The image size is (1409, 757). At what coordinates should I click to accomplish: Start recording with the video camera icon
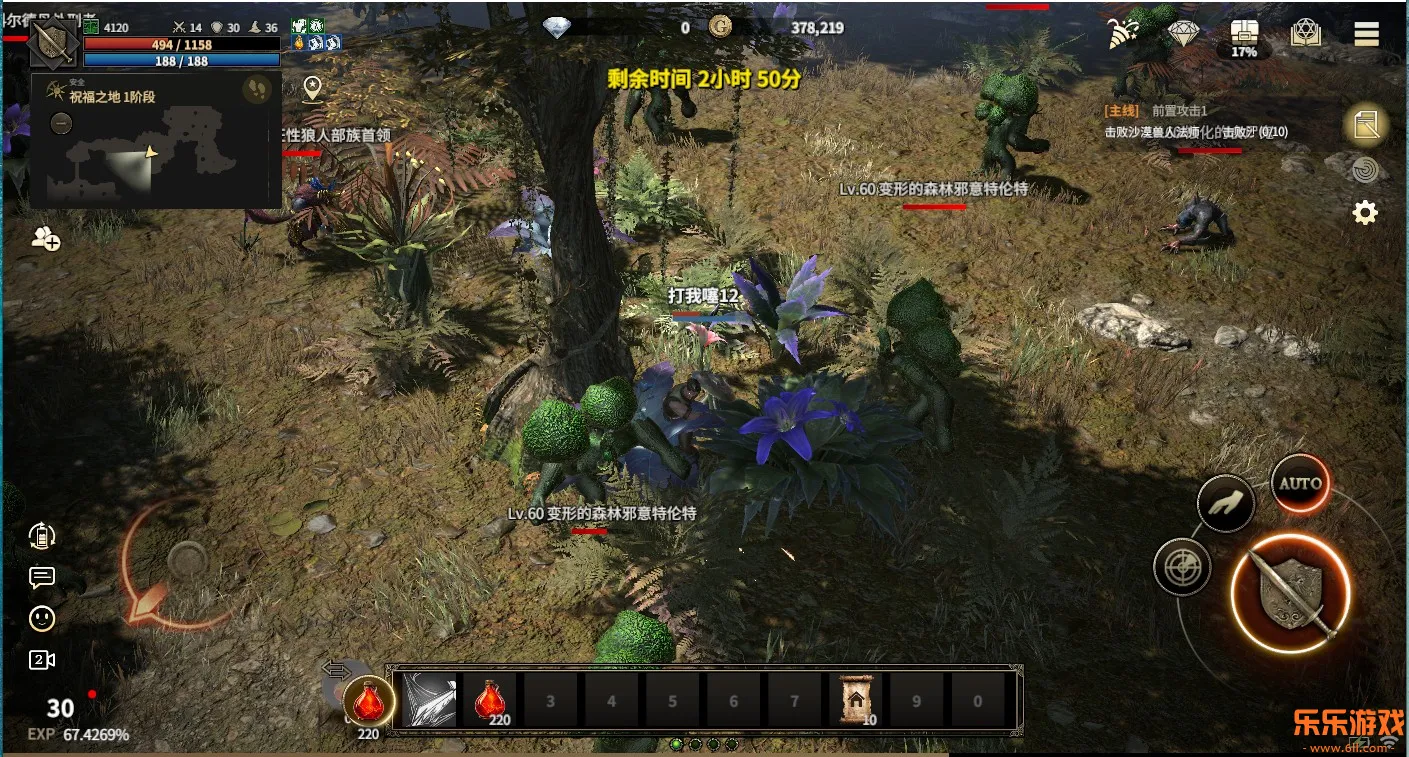42,660
